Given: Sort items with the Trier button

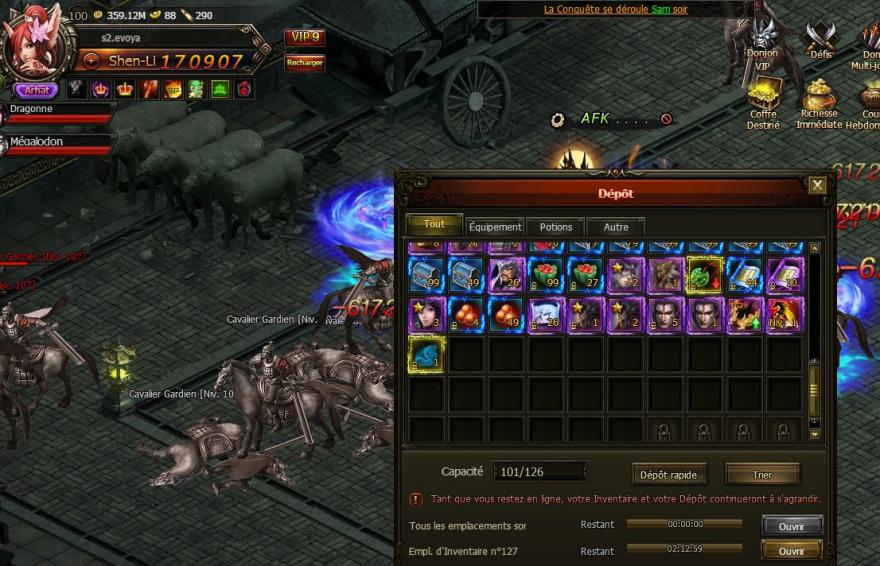Looking at the screenshot, I should [762, 474].
